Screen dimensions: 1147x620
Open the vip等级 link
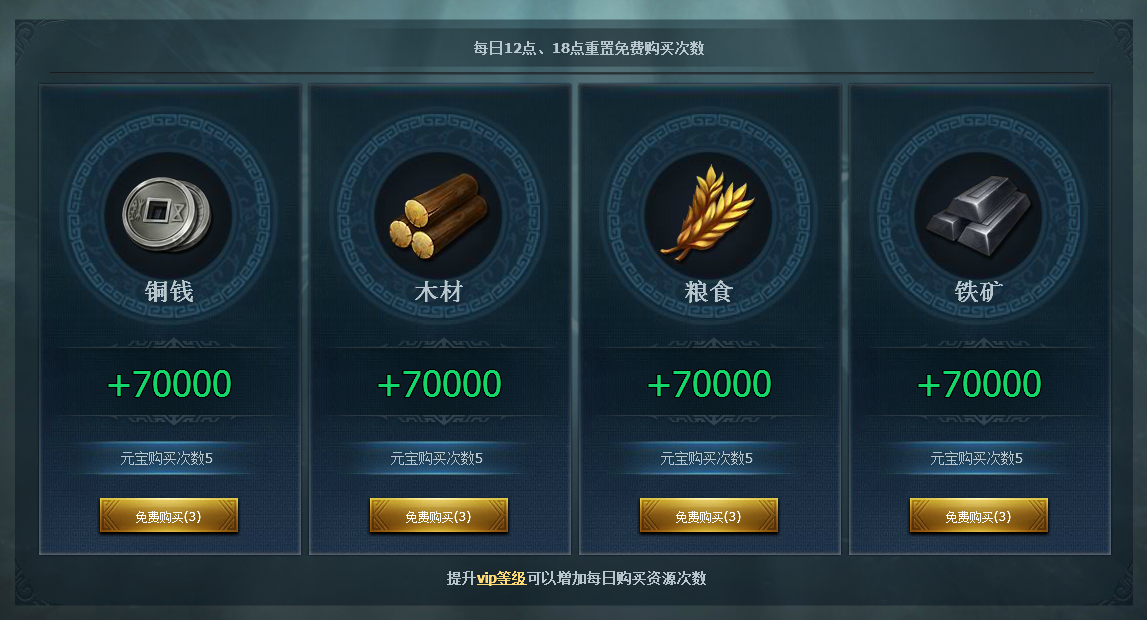501,578
